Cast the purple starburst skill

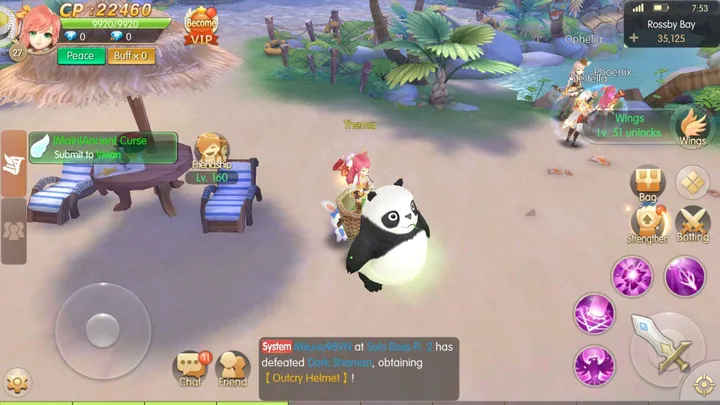632,277
